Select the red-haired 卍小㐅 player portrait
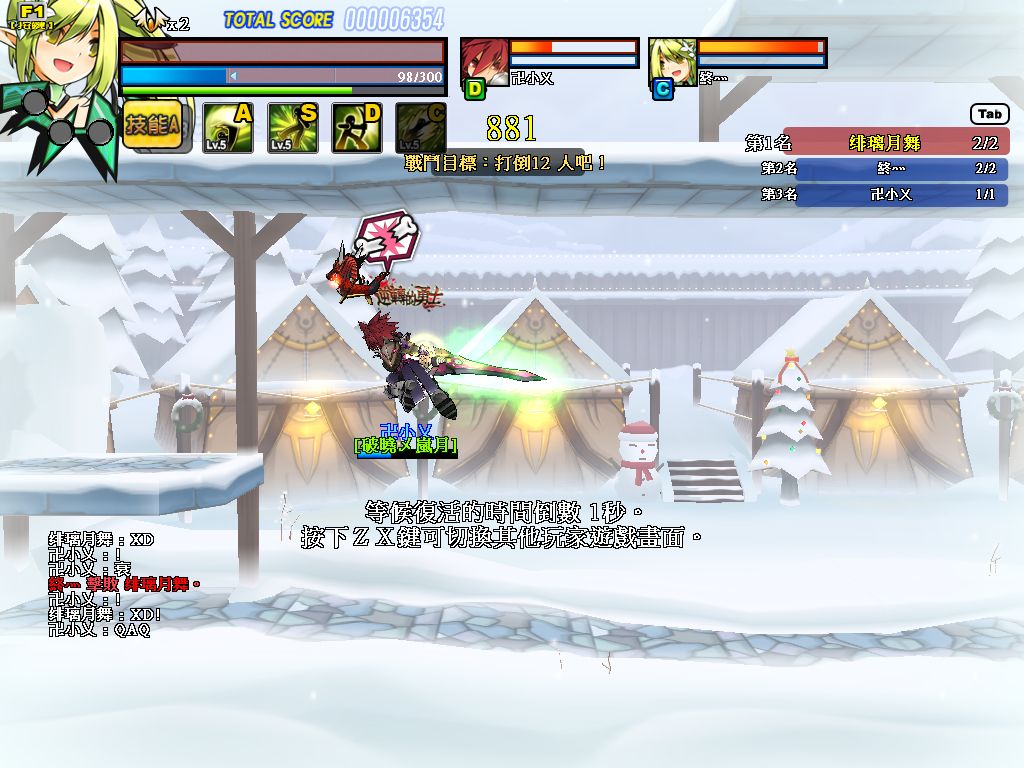The height and width of the screenshot is (768, 1024). pyautogui.click(x=484, y=62)
